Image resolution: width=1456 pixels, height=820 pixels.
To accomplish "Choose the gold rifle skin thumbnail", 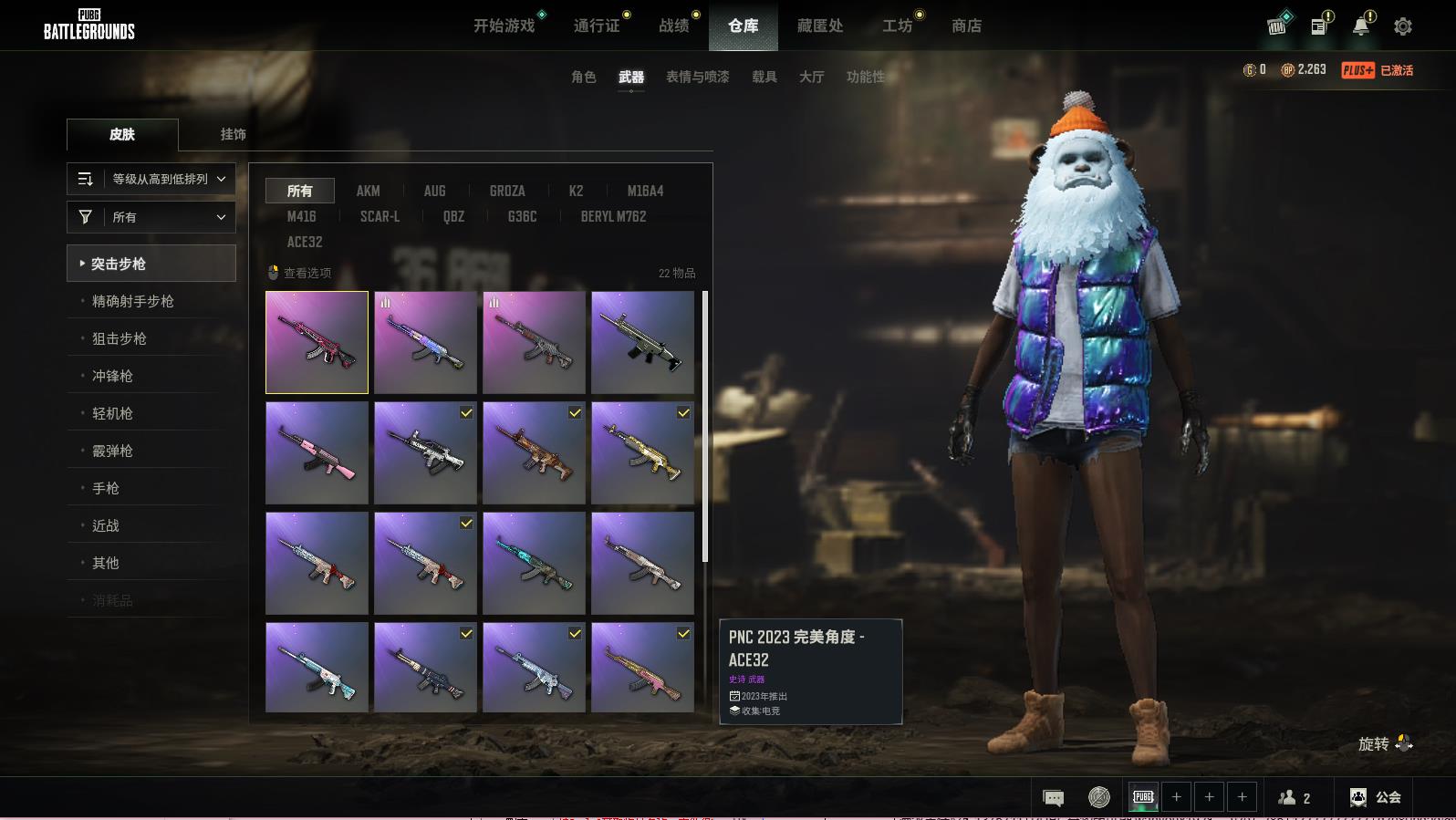I will coord(642,453).
